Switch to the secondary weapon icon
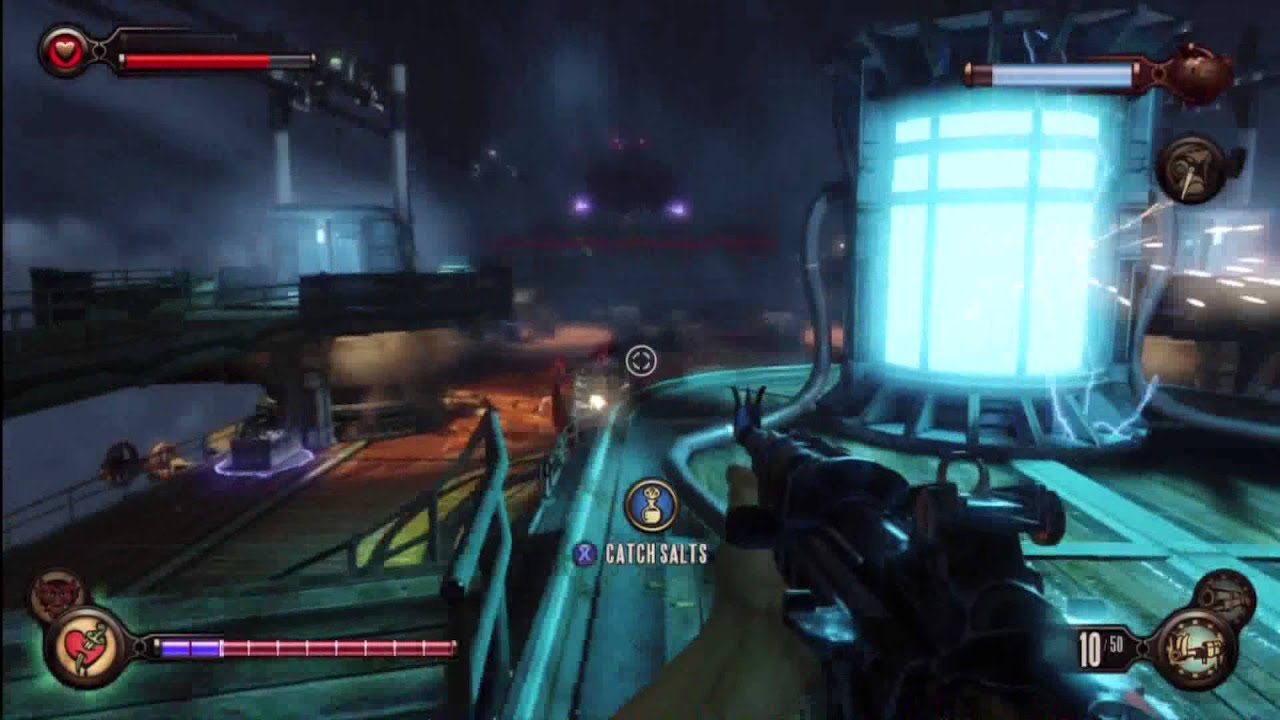 click(1225, 597)
